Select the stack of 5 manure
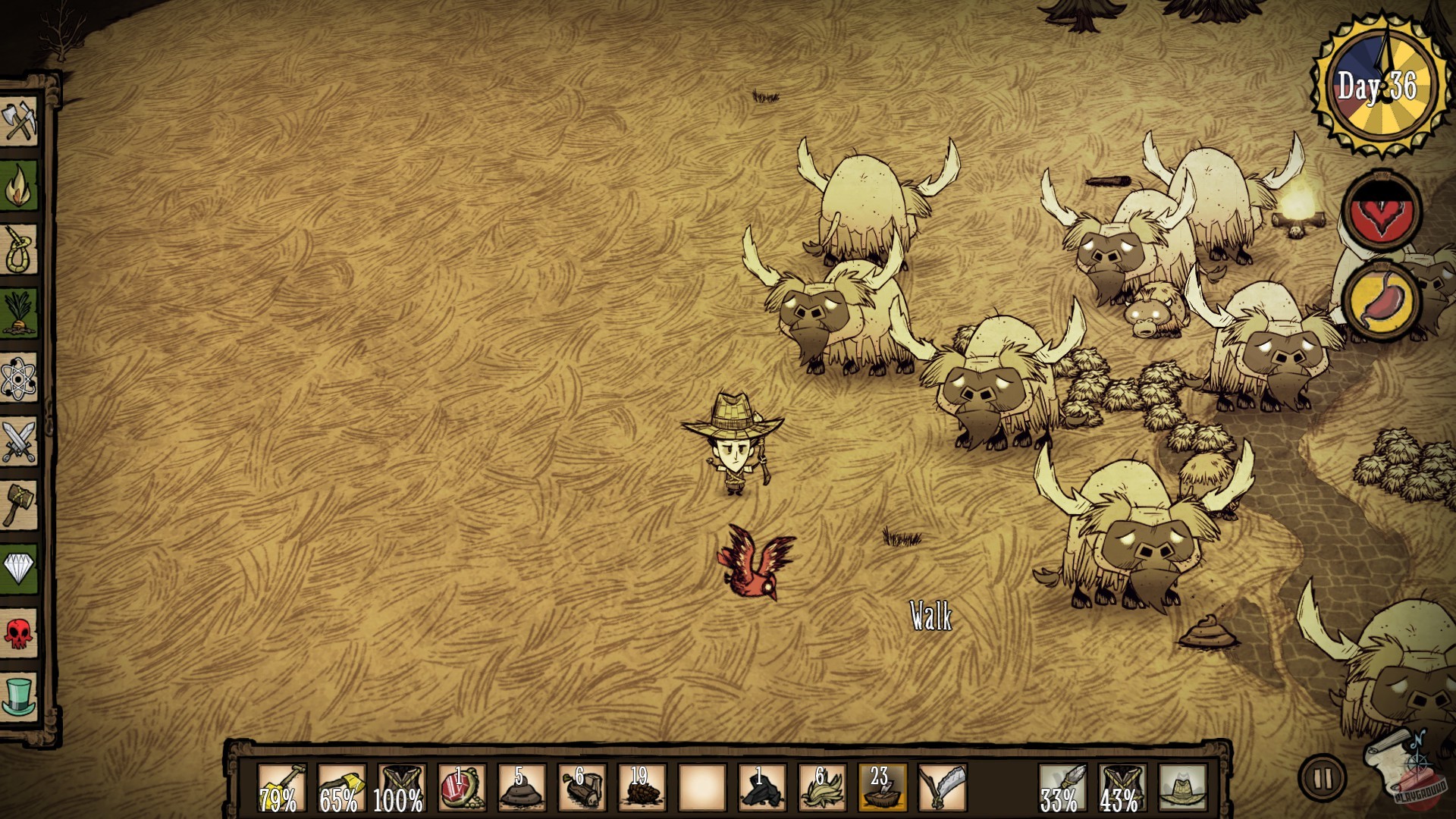The height and width of the screenshot is (819, 1456). pos(522,789)
